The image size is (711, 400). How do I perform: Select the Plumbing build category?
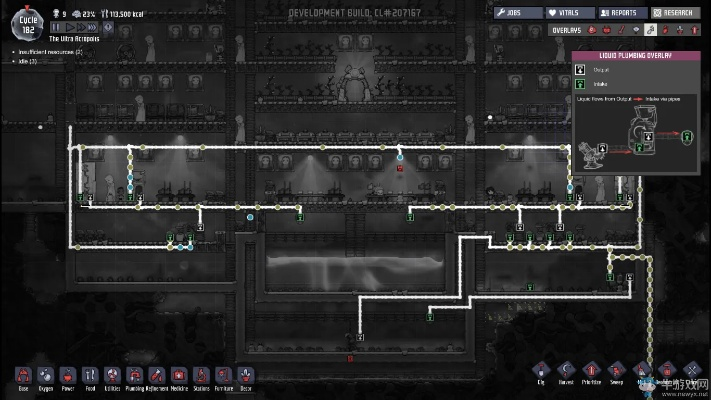click(x=134, y=375)
